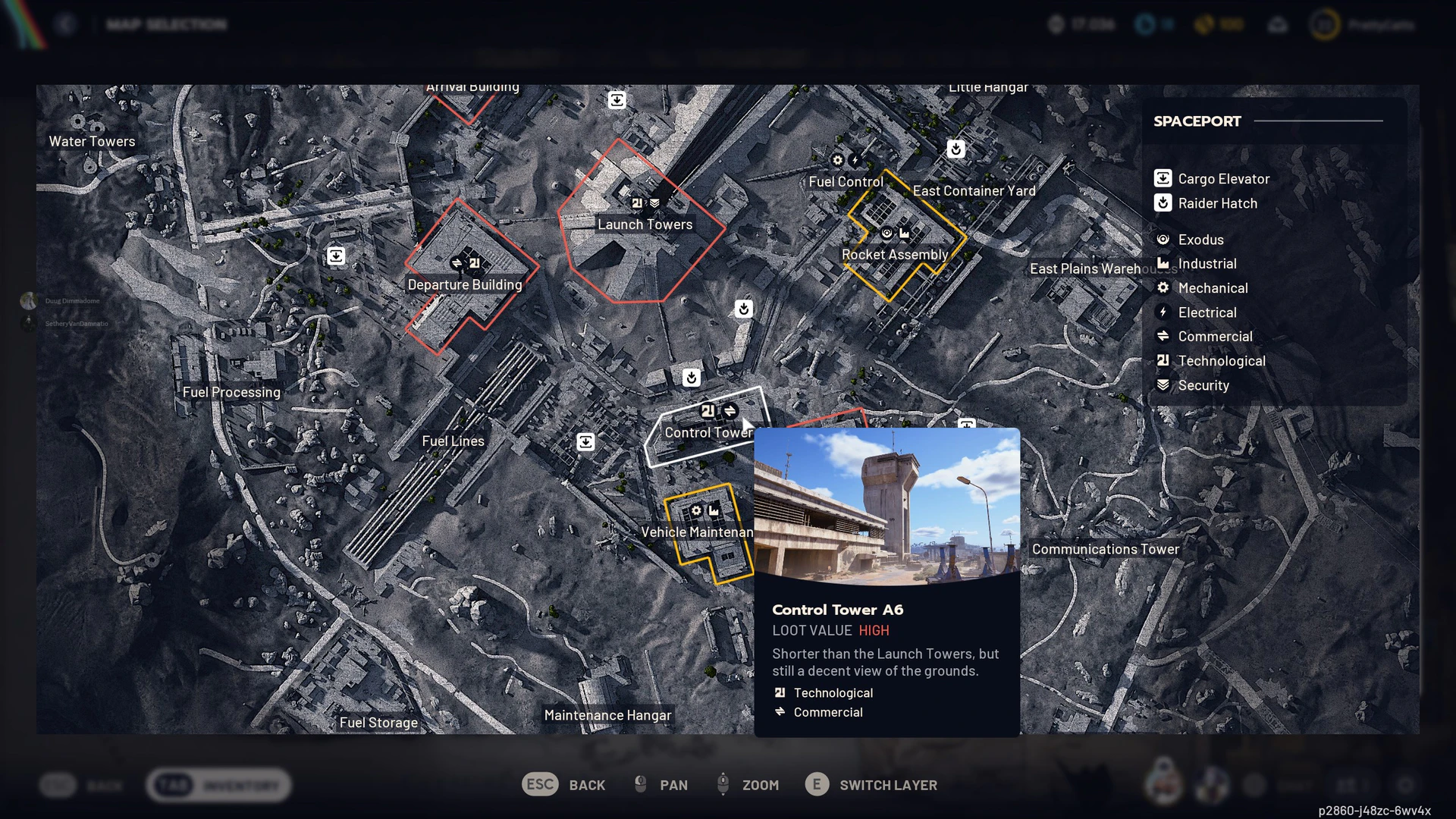Viewport: 1456px width, 819px height.
Task: Choose the Fuel Processing map label
Action: [x=231, y=392]
